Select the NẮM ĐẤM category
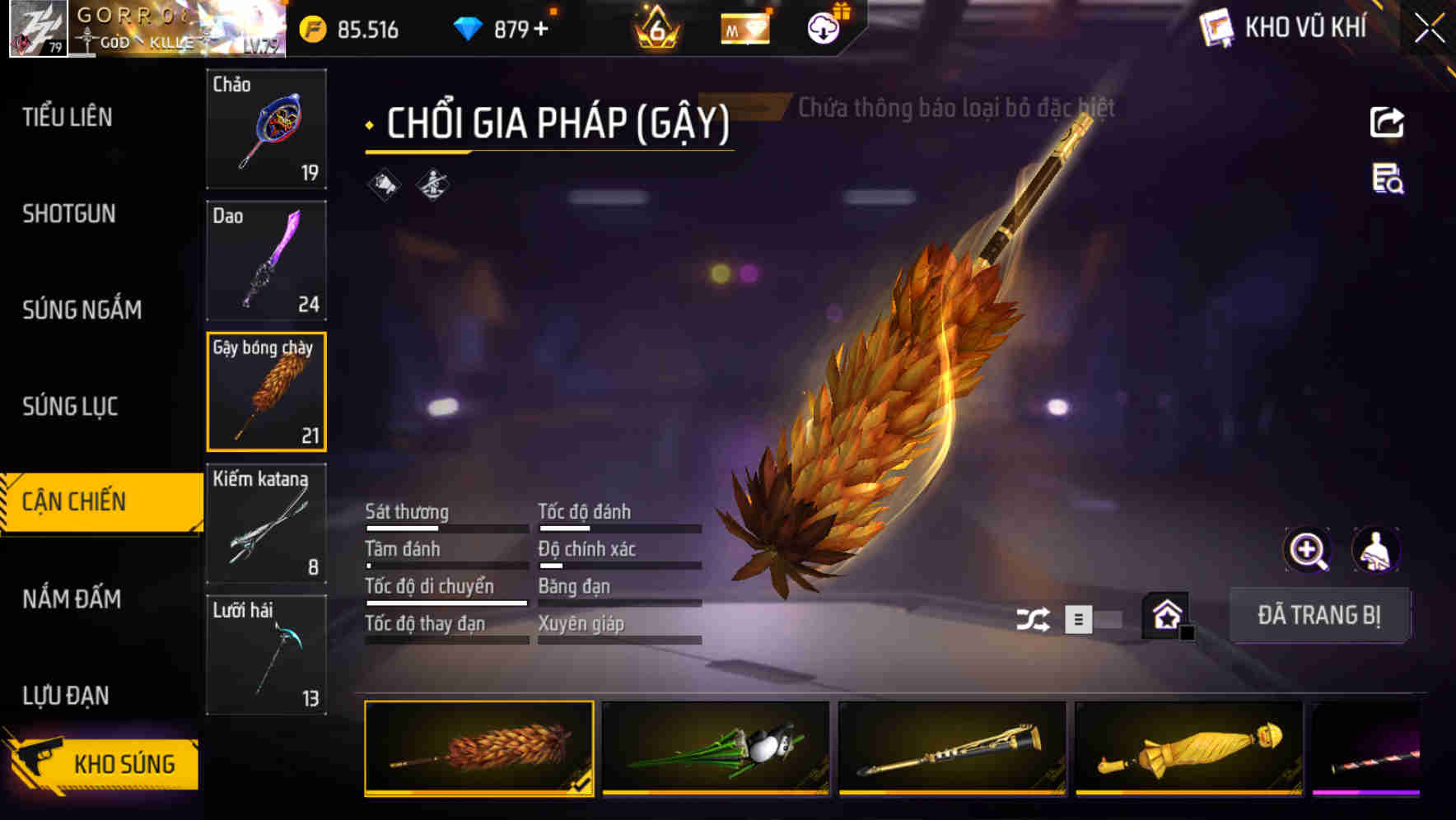This screenshot has width=1456, height=820. [x=72, y=599]
